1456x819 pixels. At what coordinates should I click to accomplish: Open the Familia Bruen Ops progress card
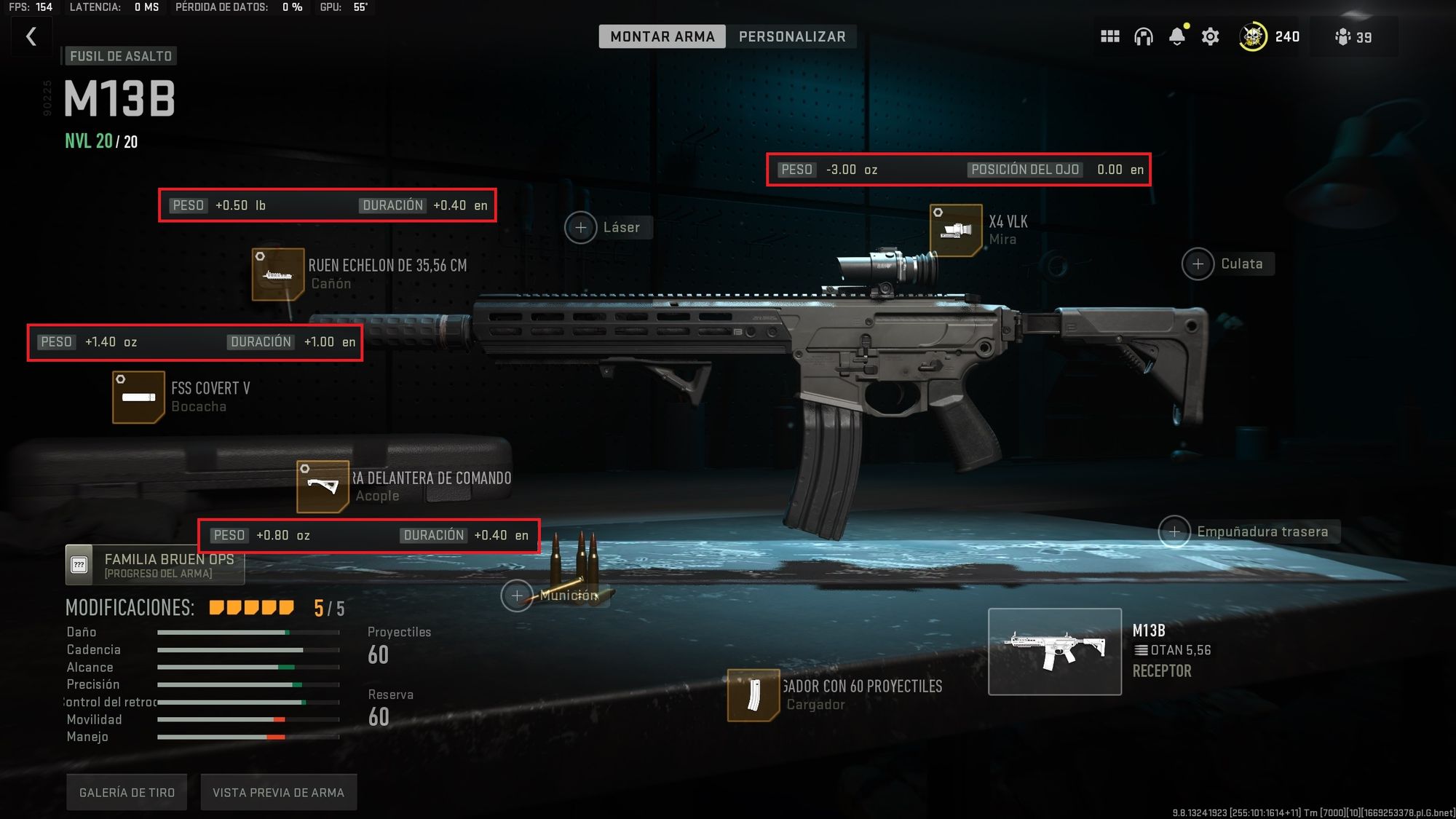(154, 564)
